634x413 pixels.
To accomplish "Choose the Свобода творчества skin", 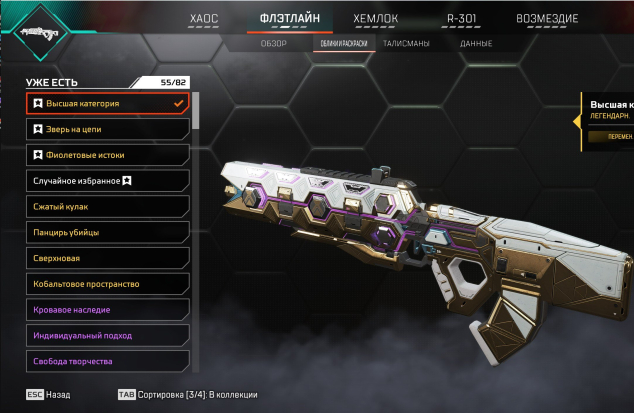I will [x=107, y=361].
